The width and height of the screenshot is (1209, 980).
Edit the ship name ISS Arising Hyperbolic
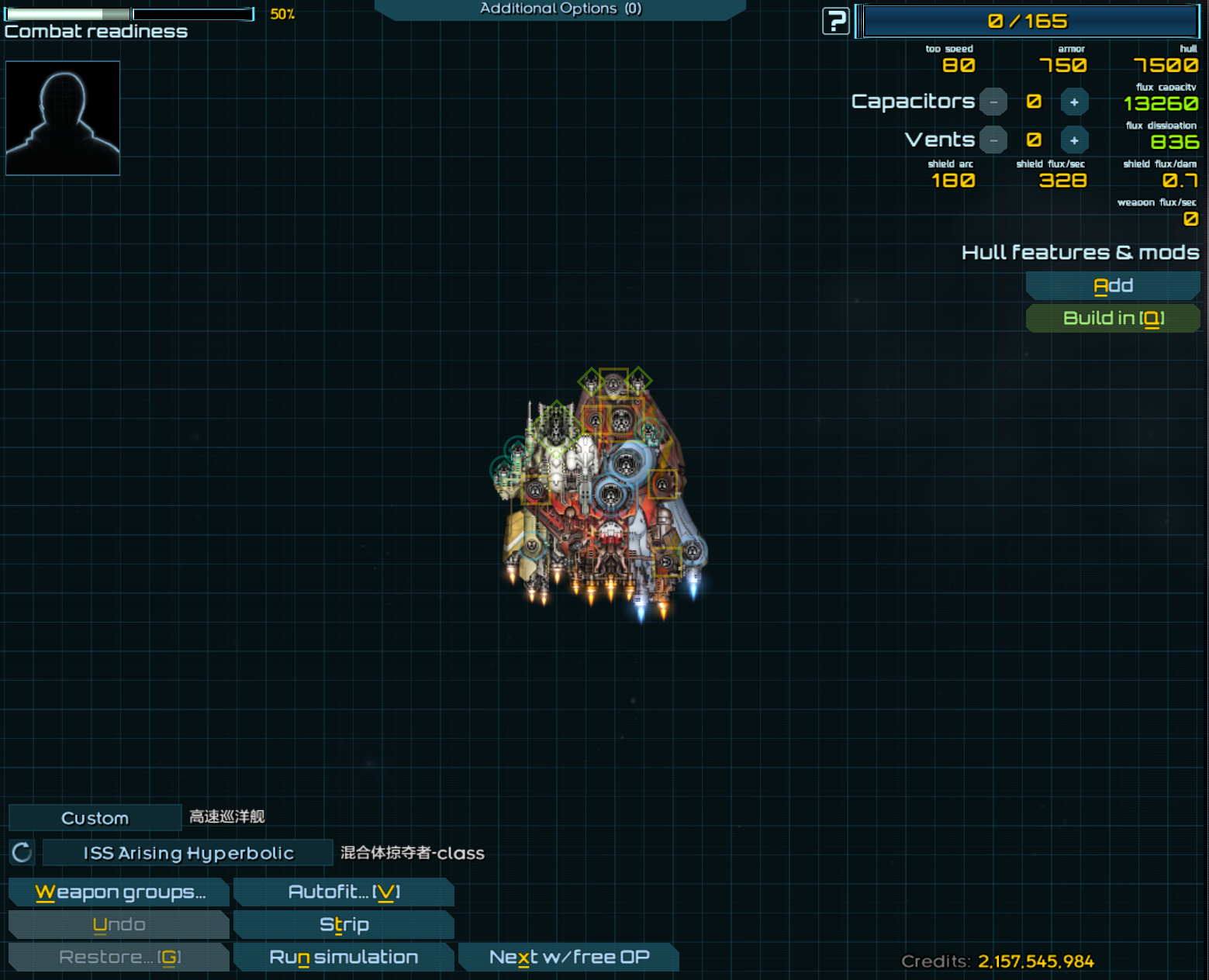[188, 853]
